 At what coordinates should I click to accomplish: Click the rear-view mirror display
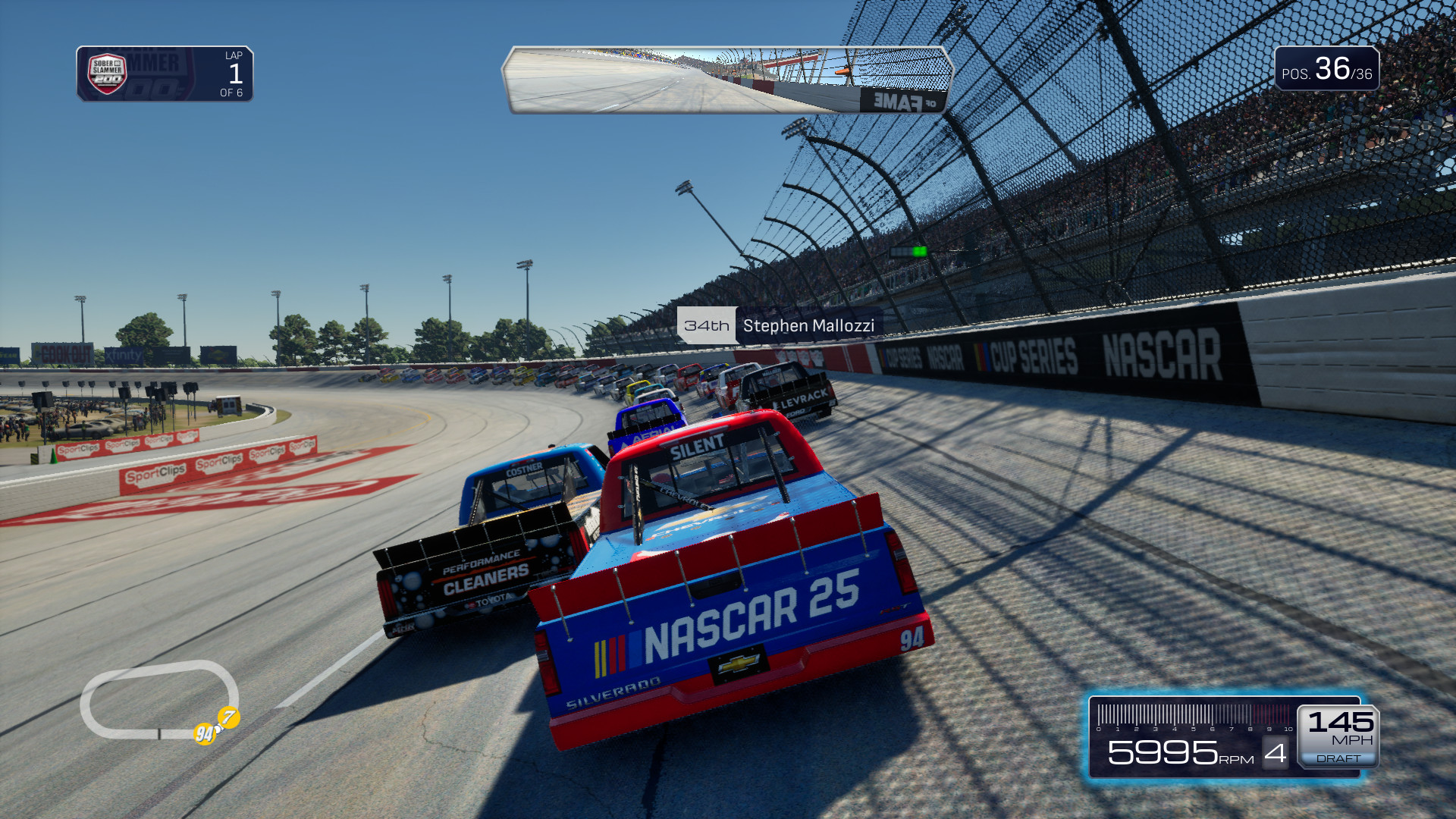[x=726, y=80]
